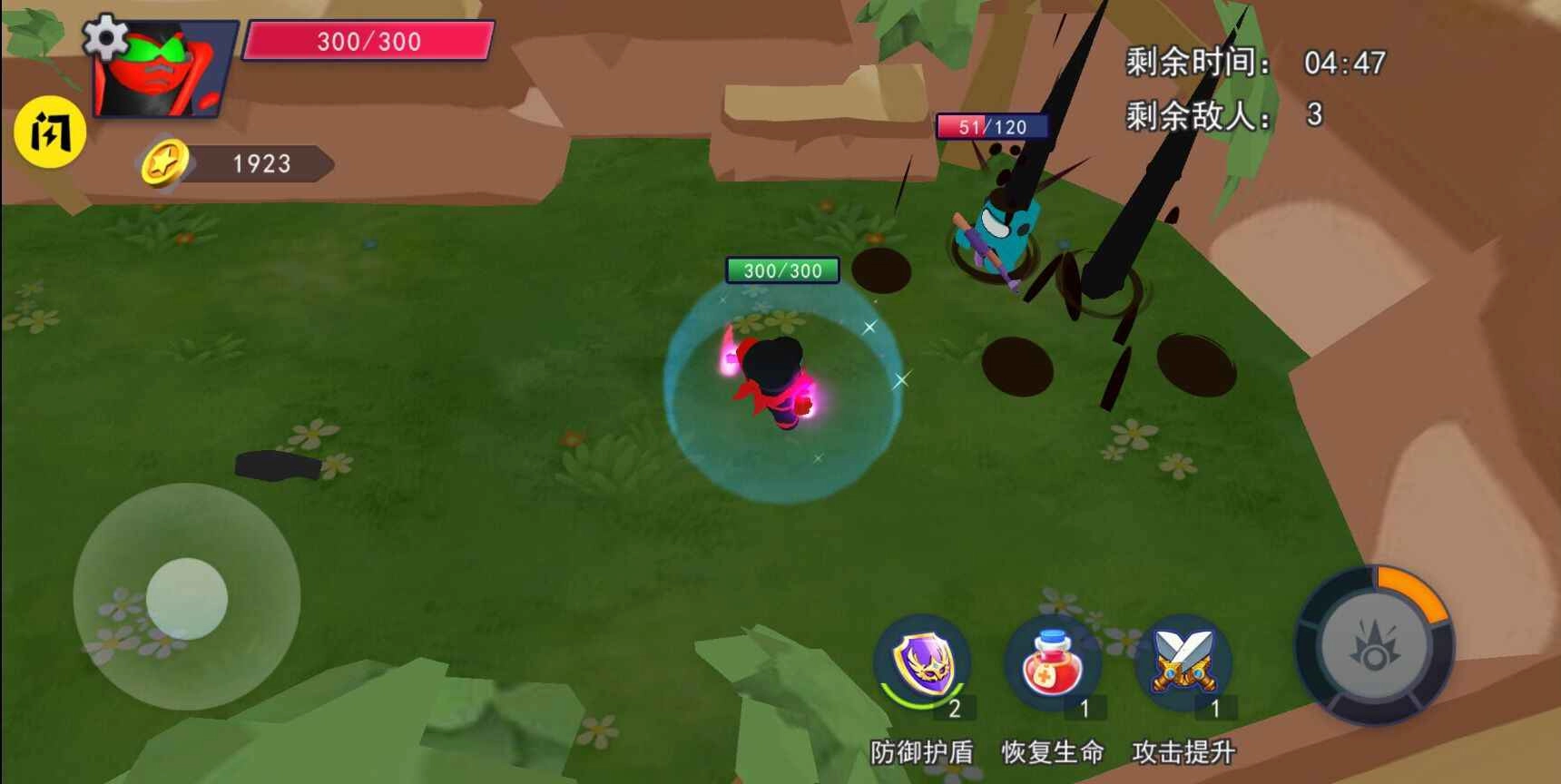Tap the coin amount 1923 label
The width and height of the screenshot is (1561, 784).
click(x=260, y=164)
